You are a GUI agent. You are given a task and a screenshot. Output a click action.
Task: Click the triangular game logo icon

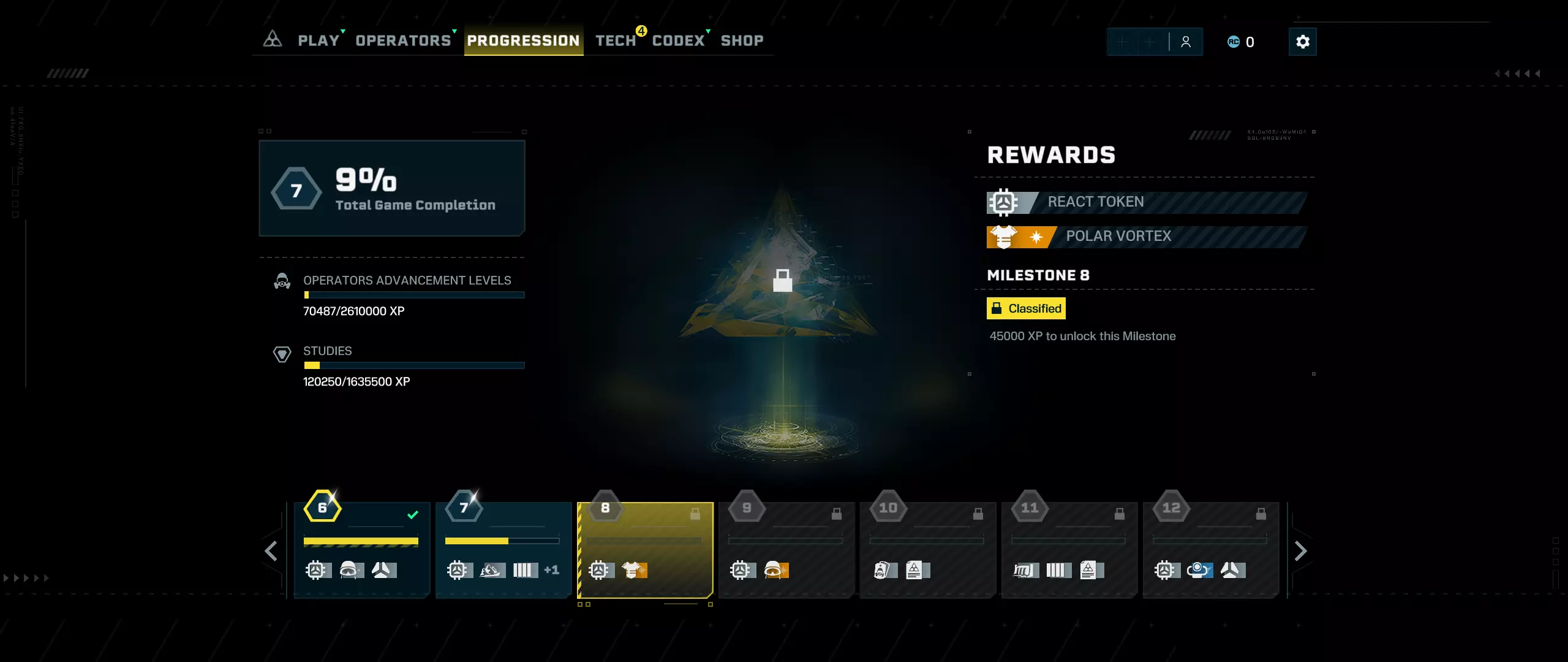(273, 40)
